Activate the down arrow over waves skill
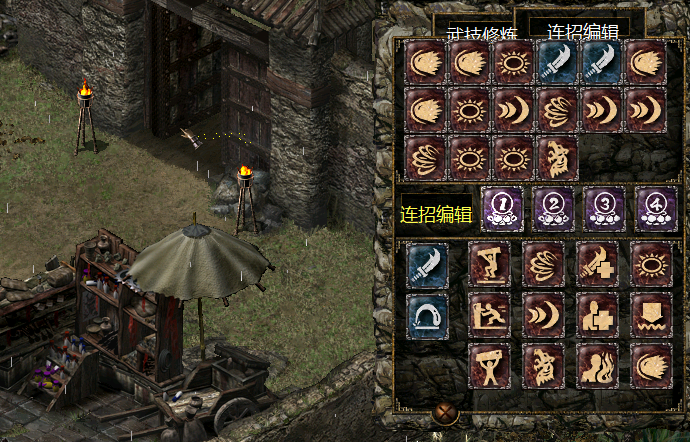 (x=652, y=314)
